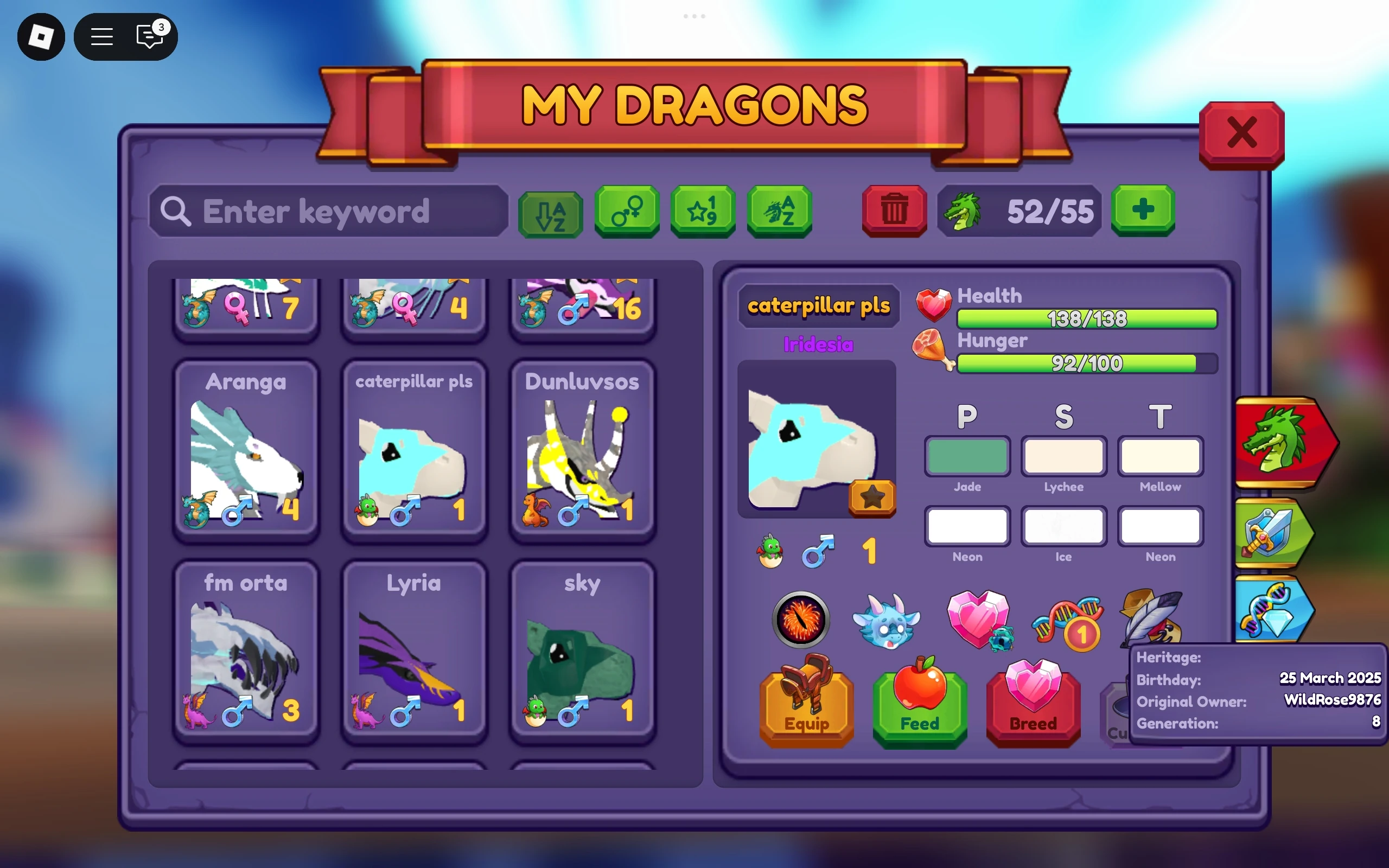Click the Enter keyword search field

pyautogui.click(x=327, y=213)
